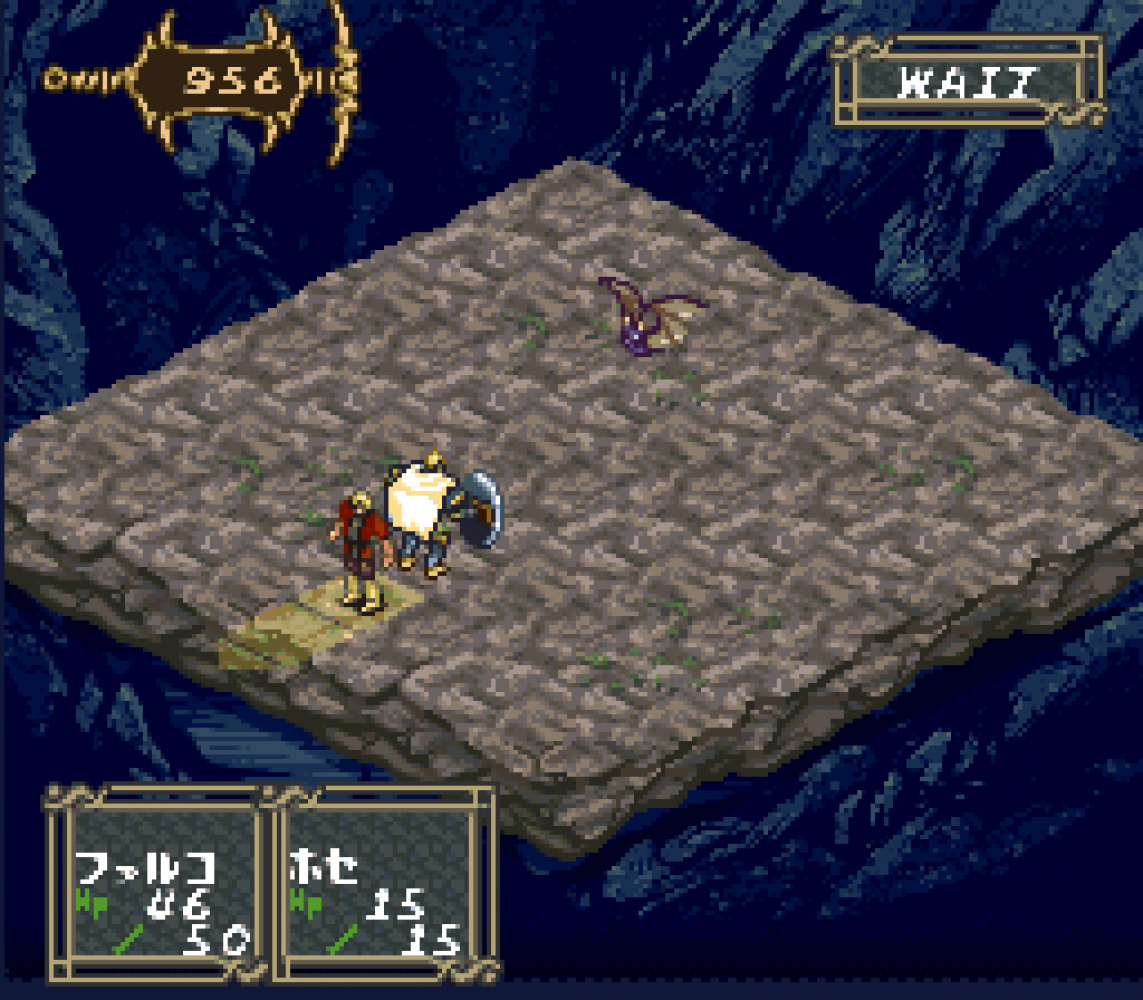Choose the ホセ party status panel
1143x1000 pixels.
pos(383,885)
